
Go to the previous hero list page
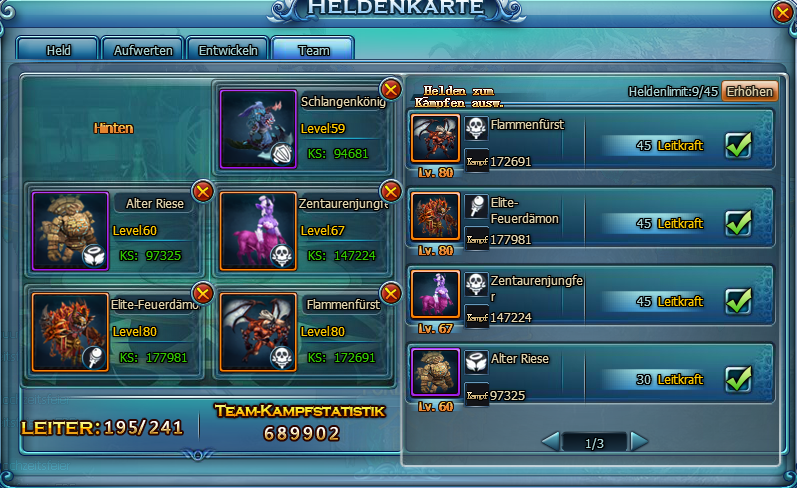point(550,441)
